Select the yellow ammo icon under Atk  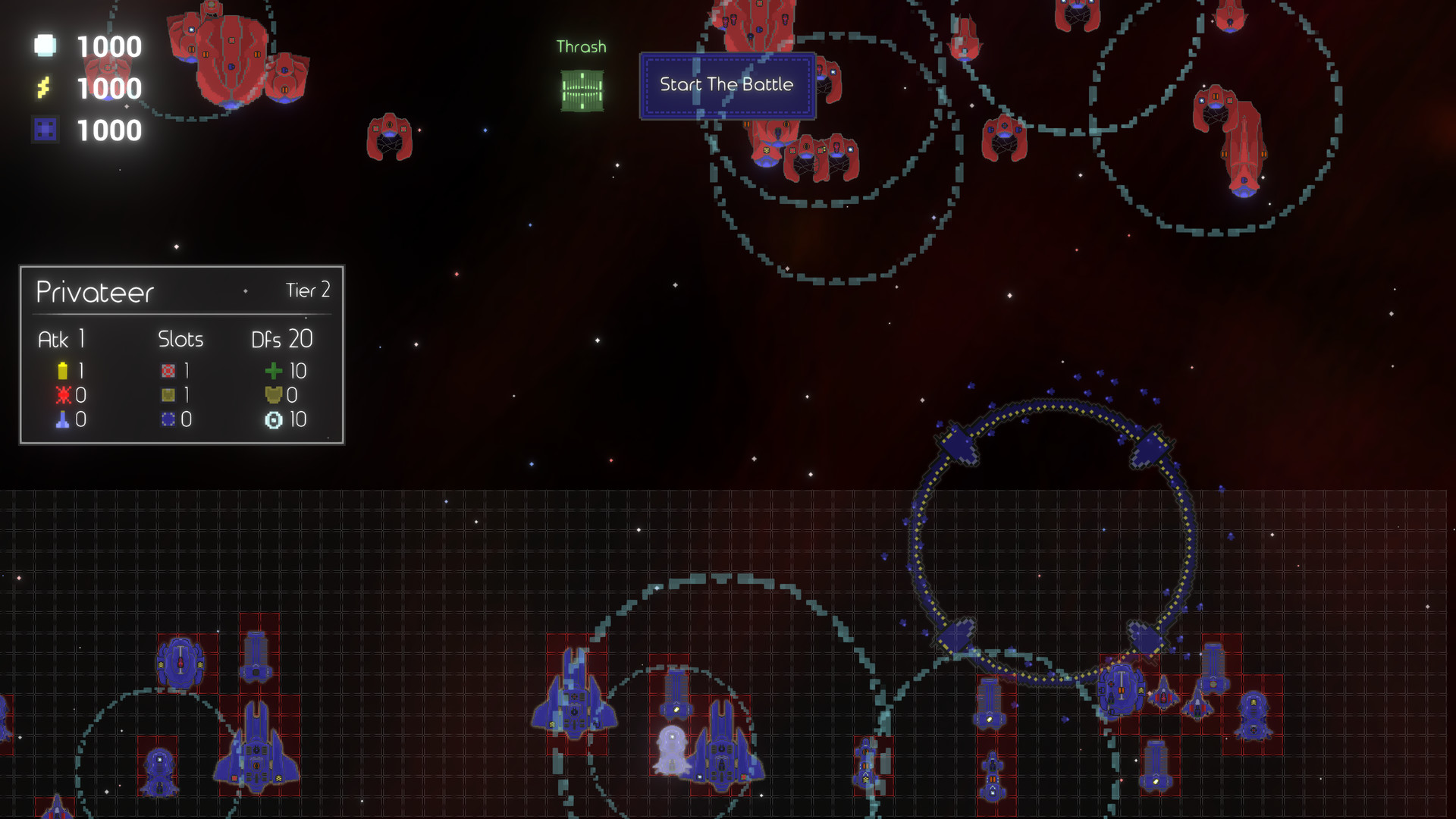[x=62, y=371]
